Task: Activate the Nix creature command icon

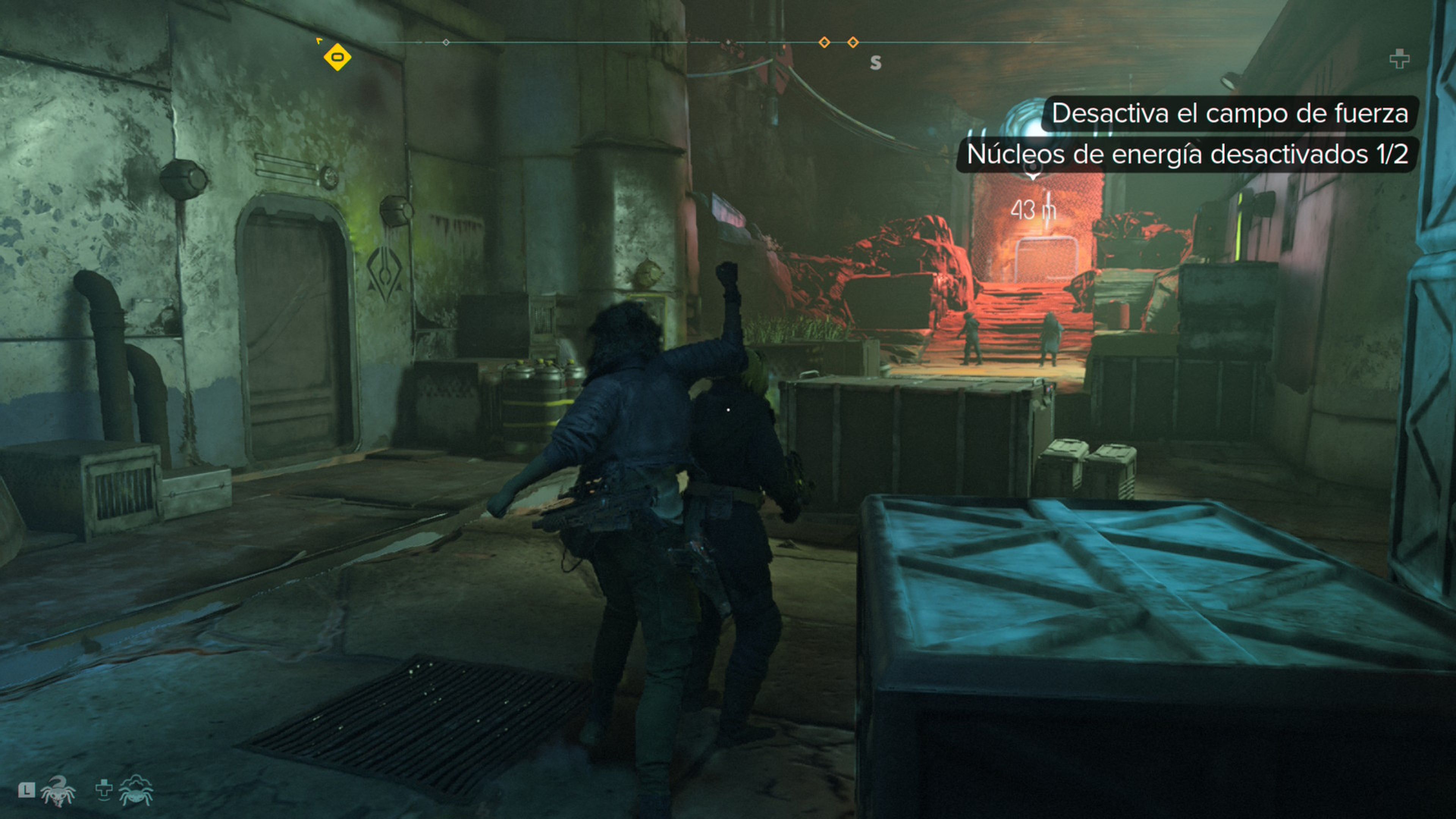Action: [58, 790]
